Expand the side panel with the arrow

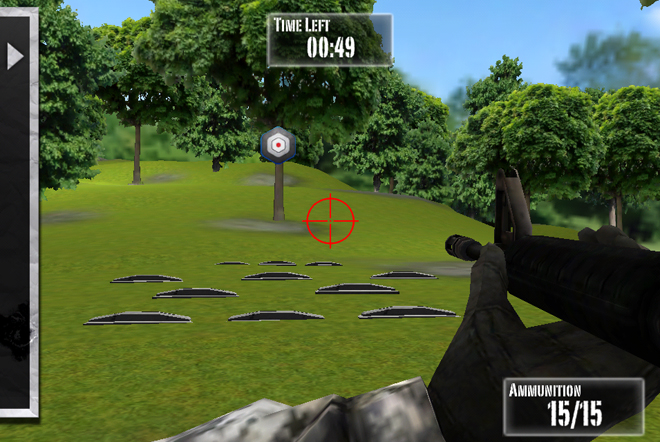pyautogui.click(x=15, y=56)
